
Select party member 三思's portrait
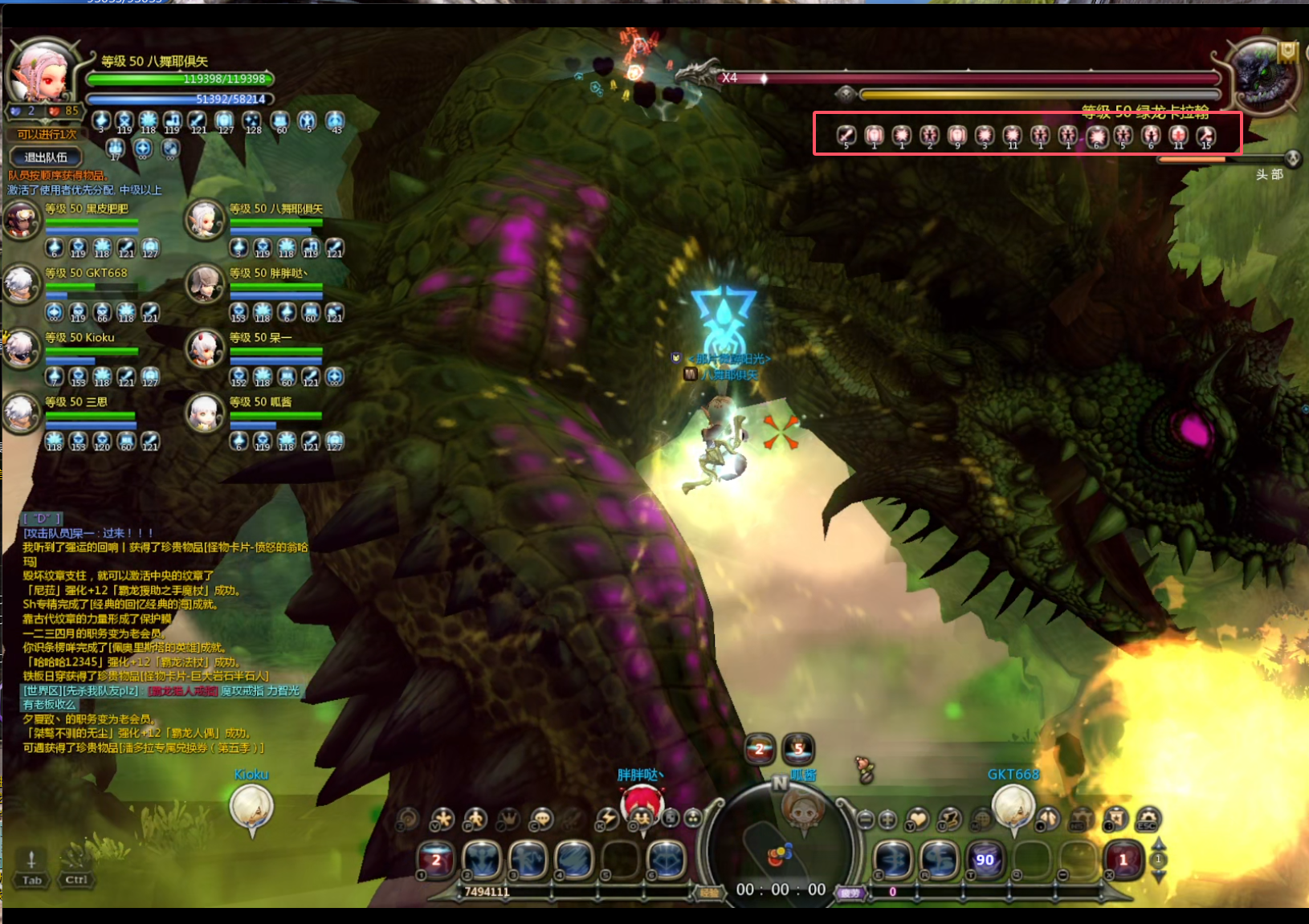coord(22,413)
